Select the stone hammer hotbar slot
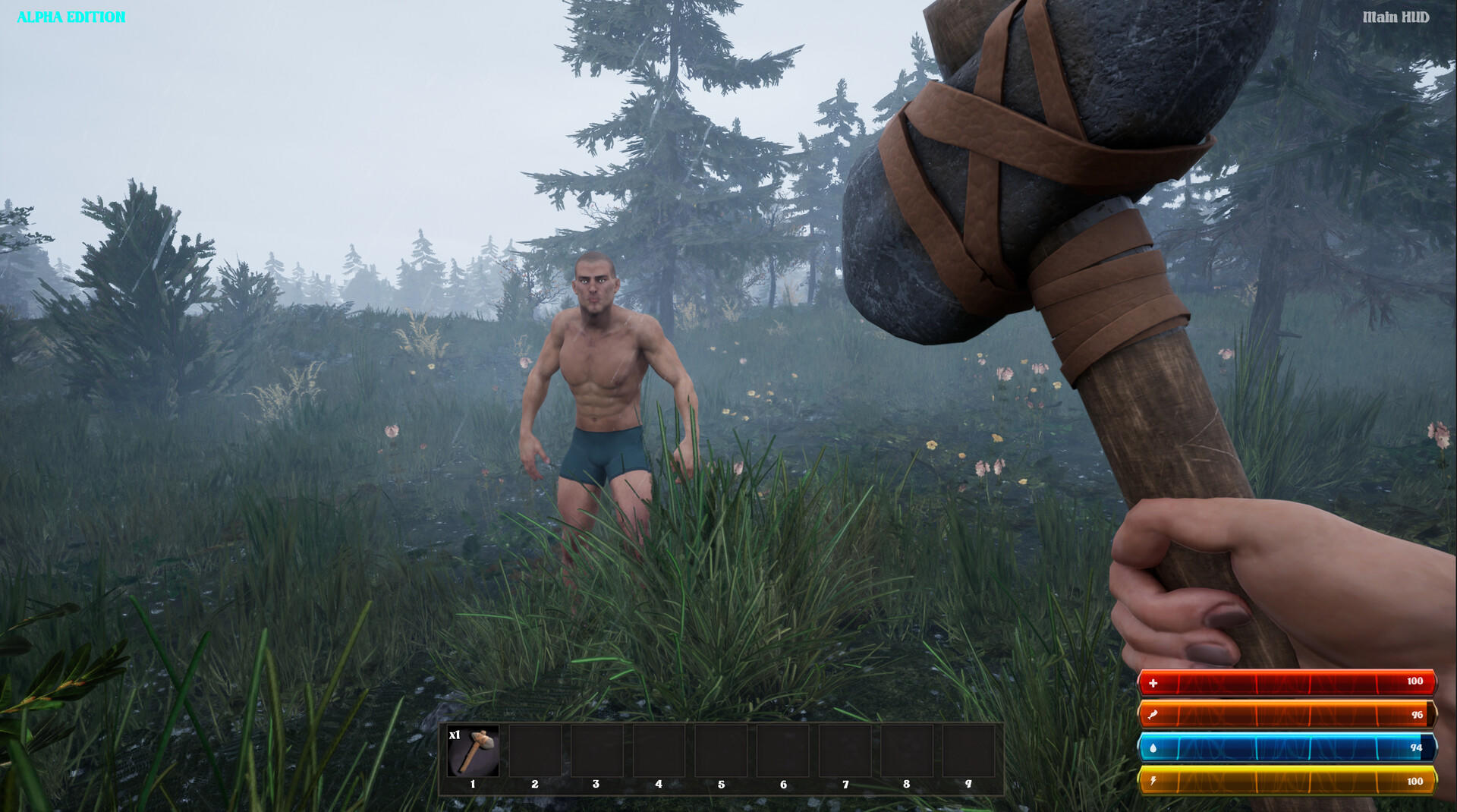 coord(473,751)
